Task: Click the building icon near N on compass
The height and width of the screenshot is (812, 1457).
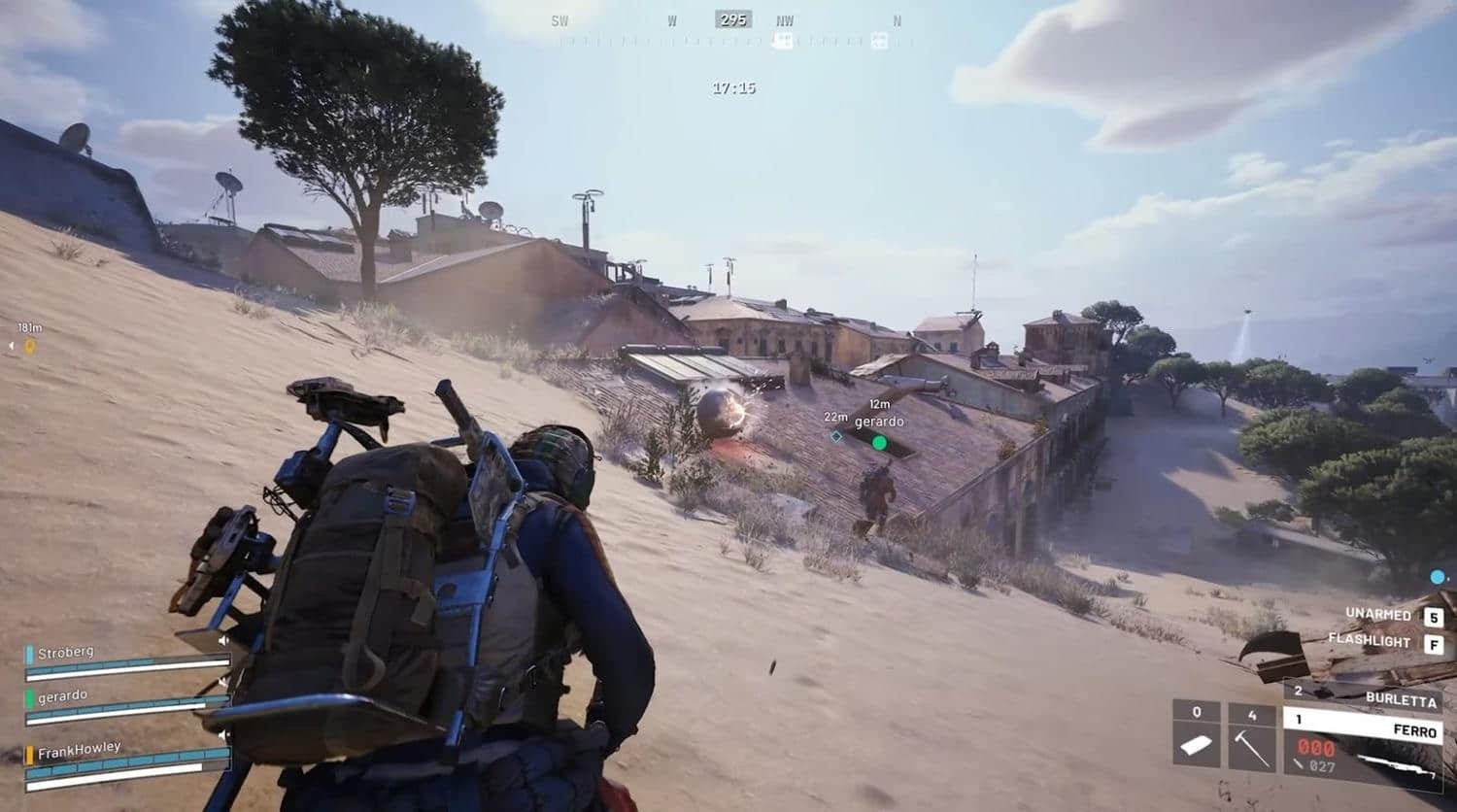Action: [879, 41]
